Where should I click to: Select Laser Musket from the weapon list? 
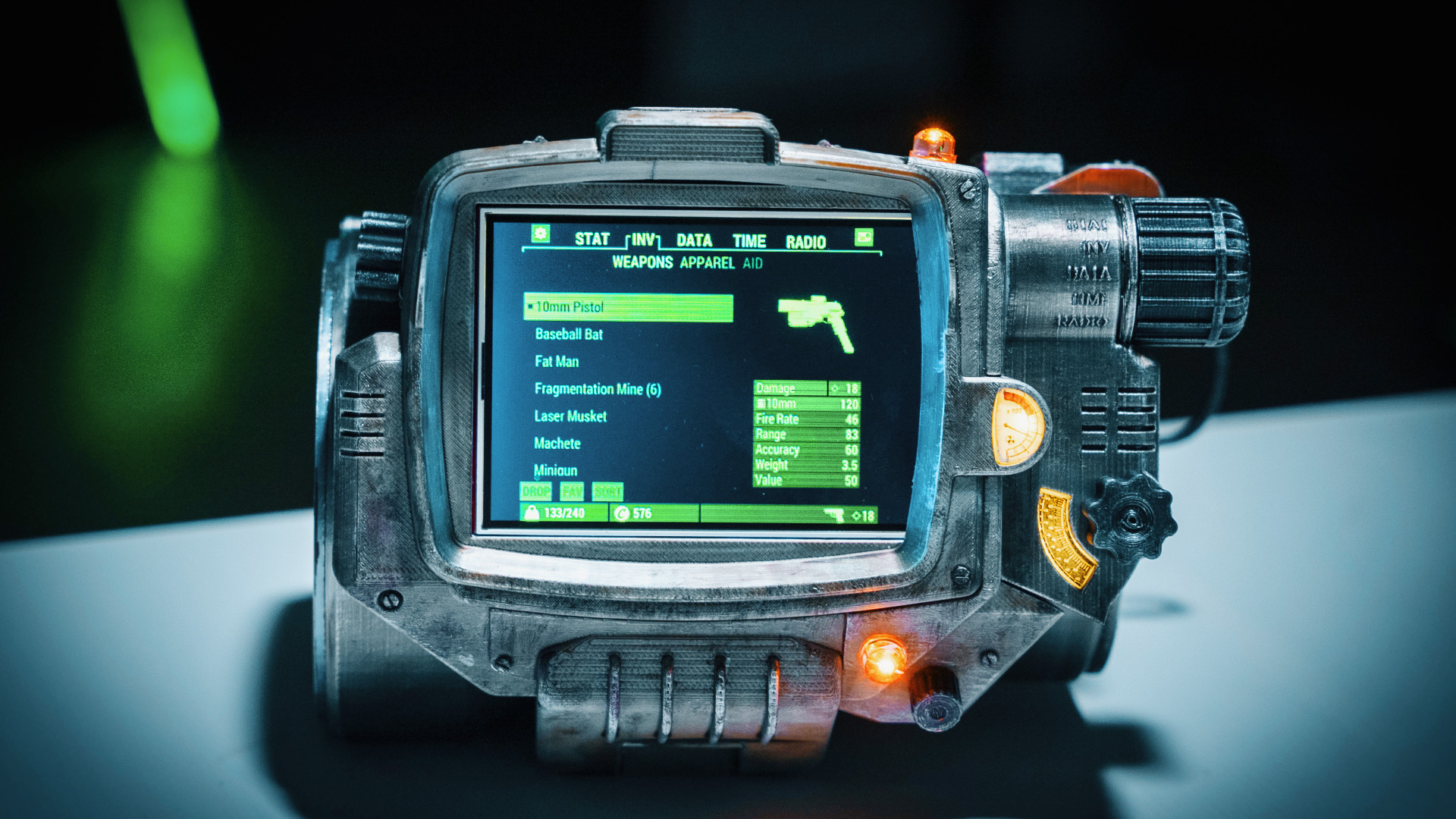point(570,416)
